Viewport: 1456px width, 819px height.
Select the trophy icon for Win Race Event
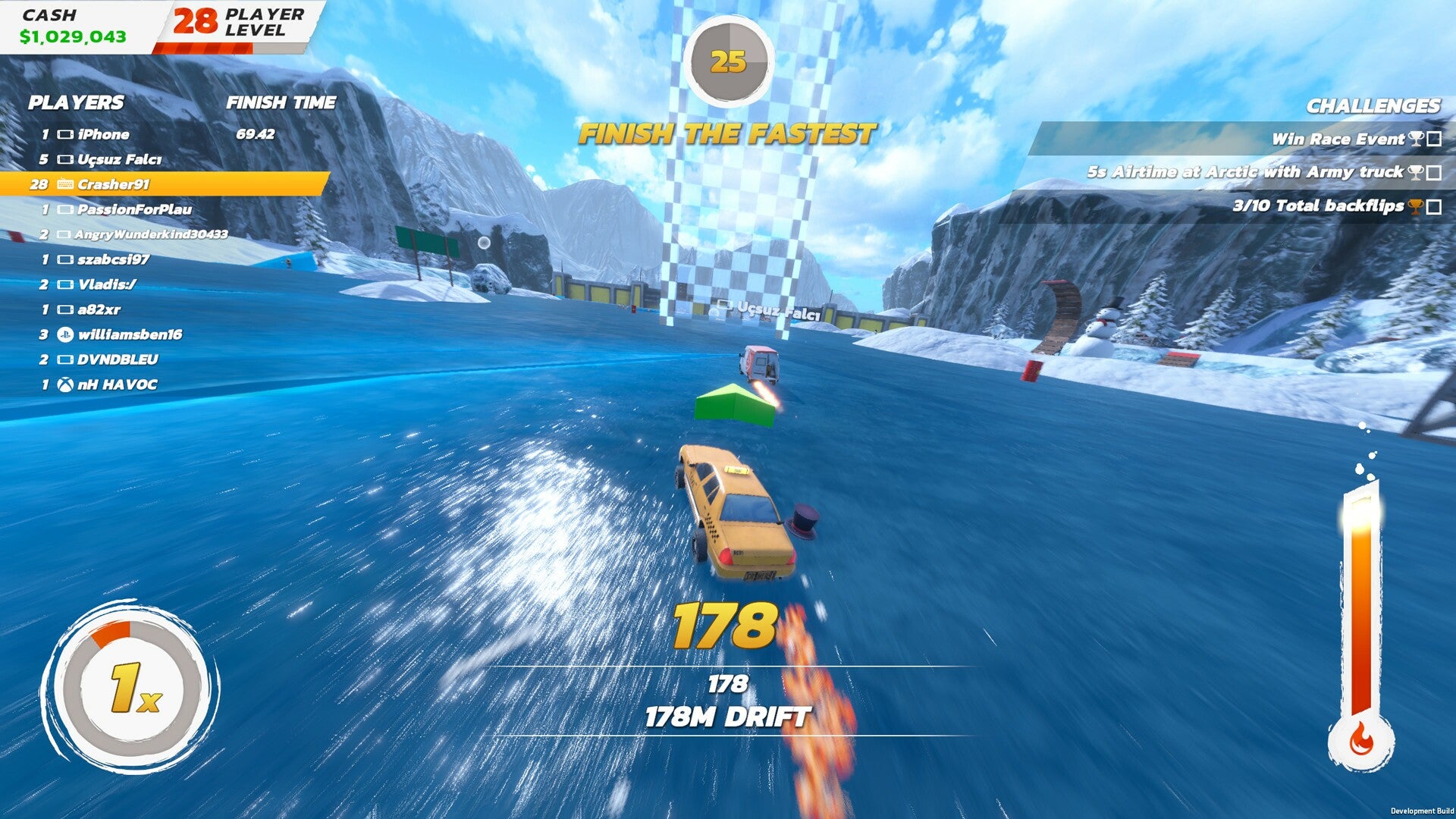point(1415,140)
